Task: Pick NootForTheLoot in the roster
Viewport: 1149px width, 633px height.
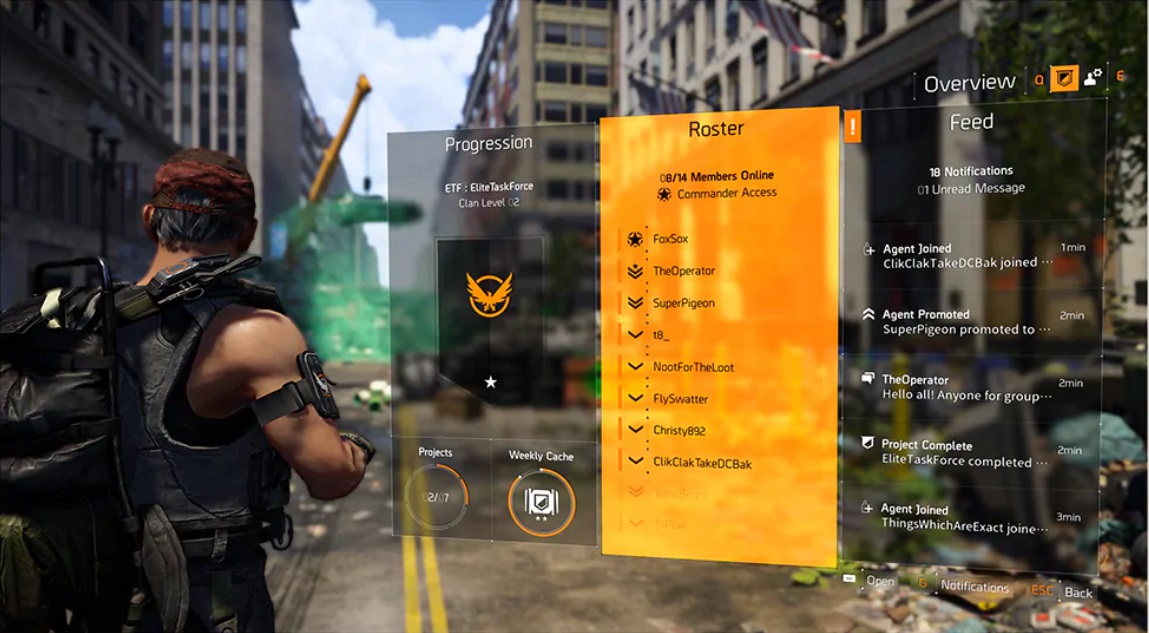Action: (693, 367)
